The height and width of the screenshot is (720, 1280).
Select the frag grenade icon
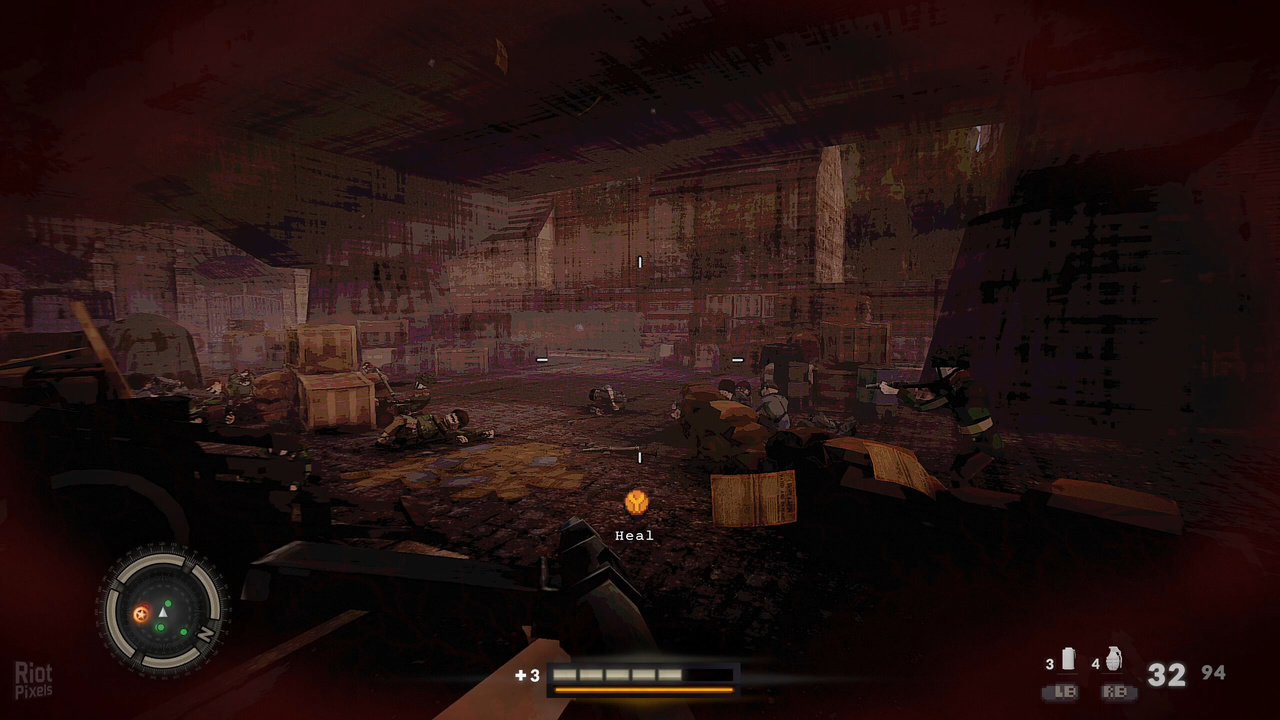[1114, 658]
